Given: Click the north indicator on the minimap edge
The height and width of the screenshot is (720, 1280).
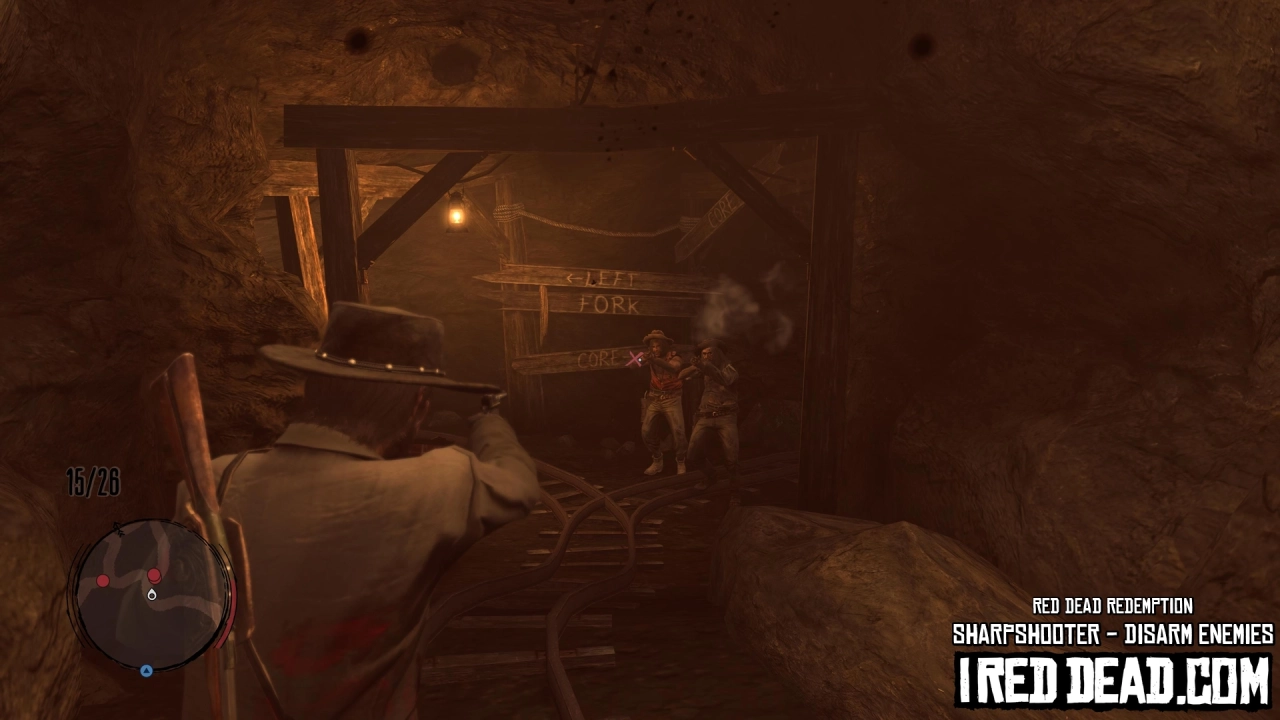Looking at the screenshot, I should tap(117, 529).
